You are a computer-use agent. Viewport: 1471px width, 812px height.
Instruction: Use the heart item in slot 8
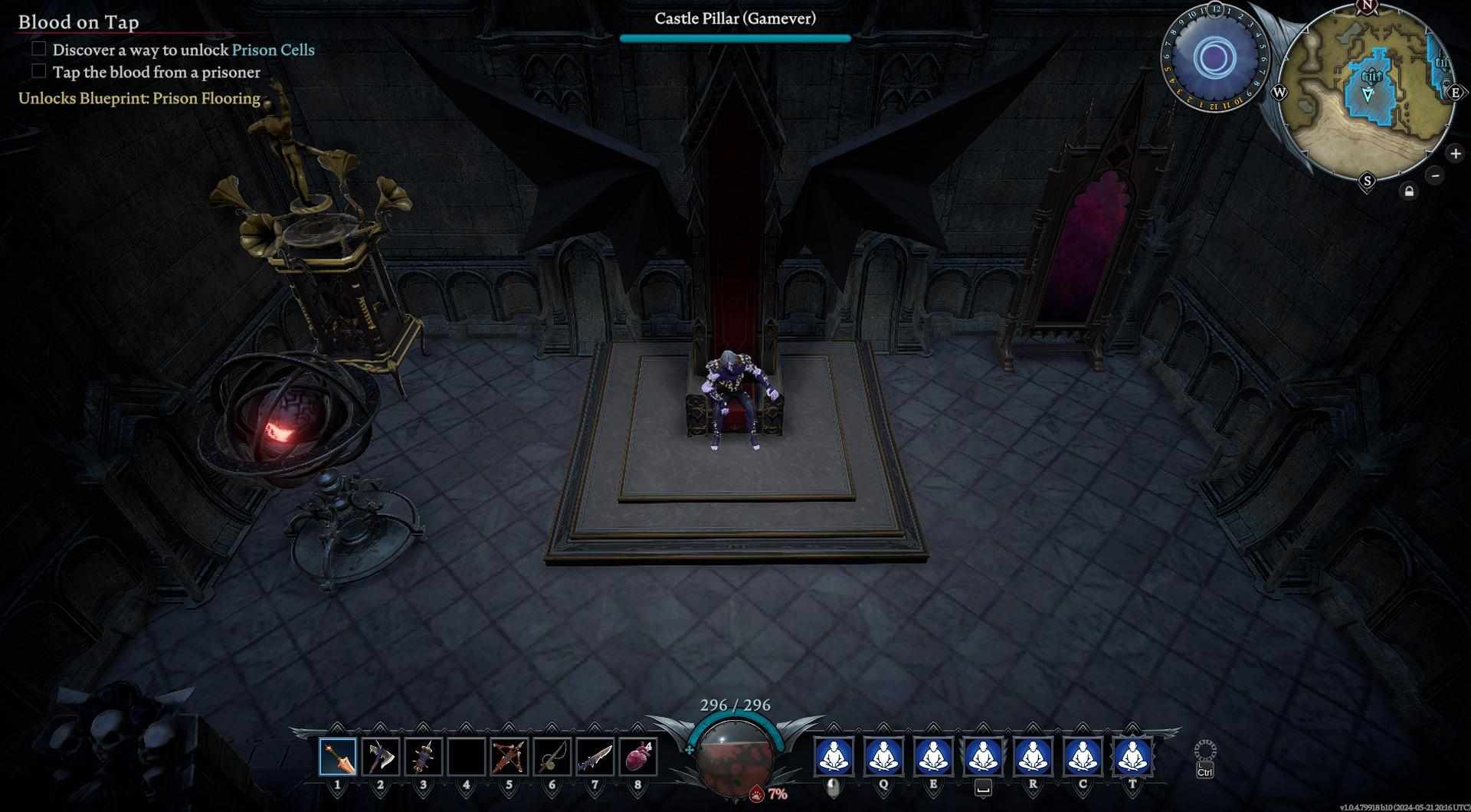click(x=637, y=758)
